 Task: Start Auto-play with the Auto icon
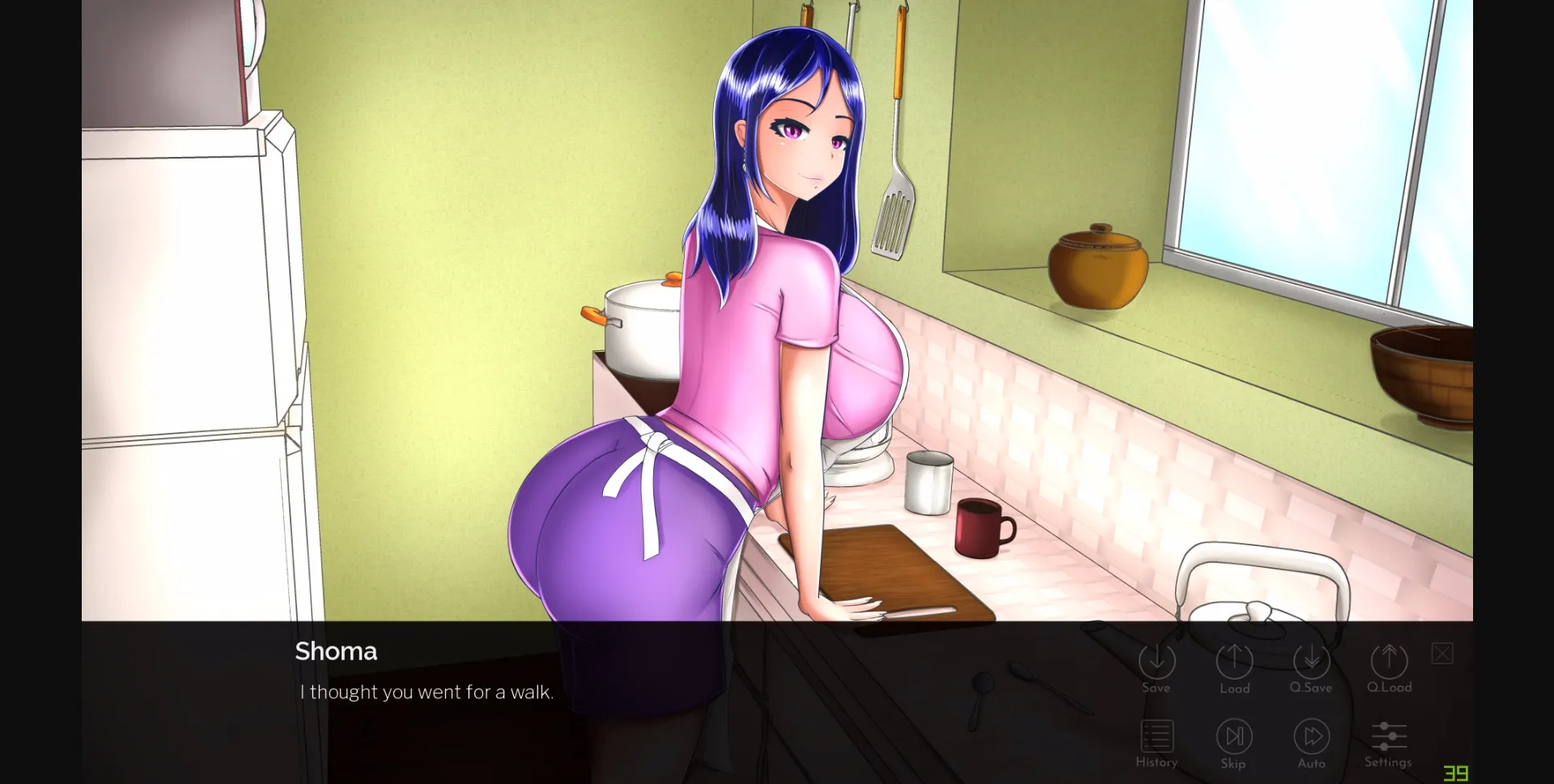1311,735
